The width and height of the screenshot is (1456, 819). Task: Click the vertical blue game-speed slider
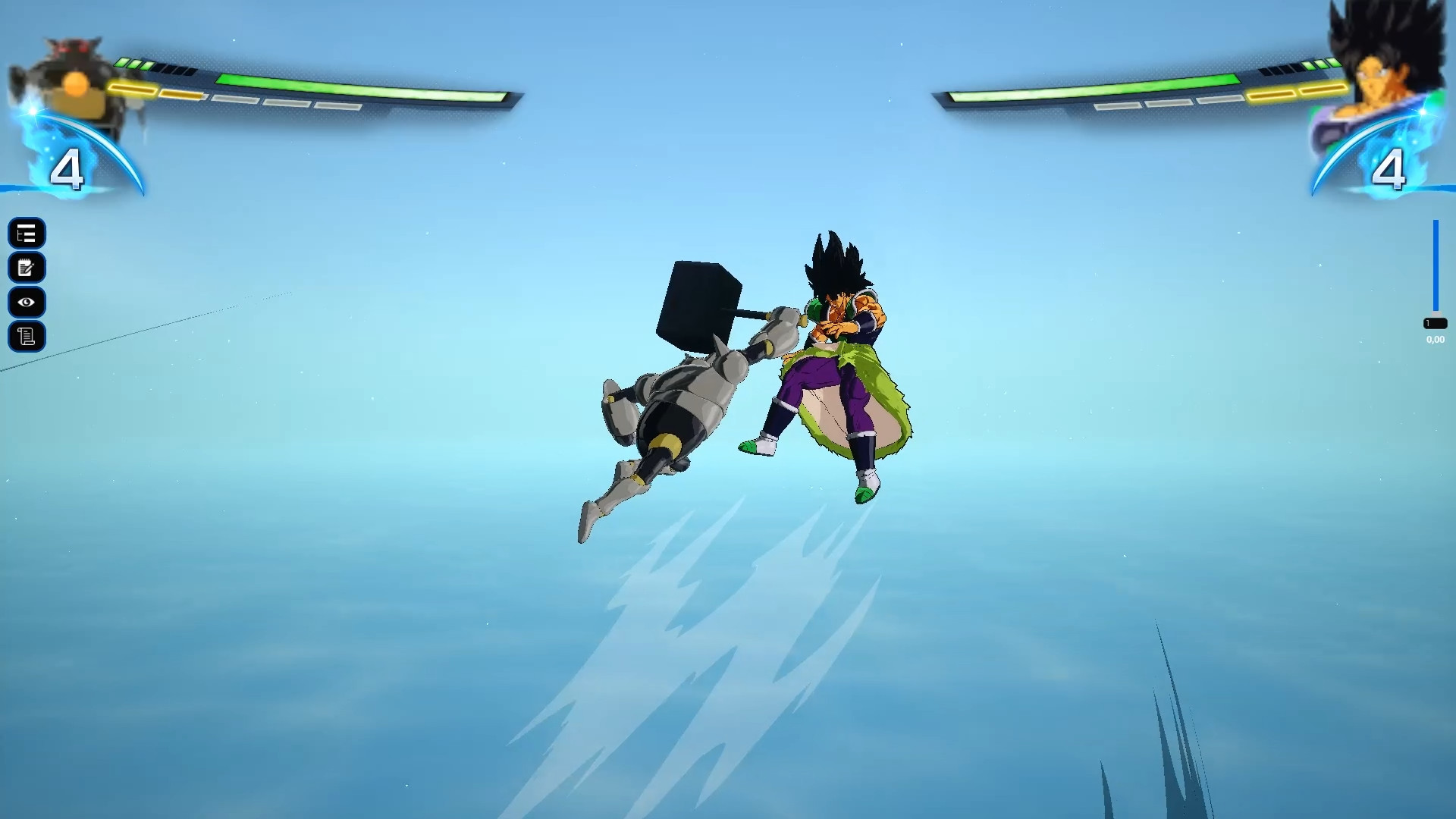pos(1436,265)
